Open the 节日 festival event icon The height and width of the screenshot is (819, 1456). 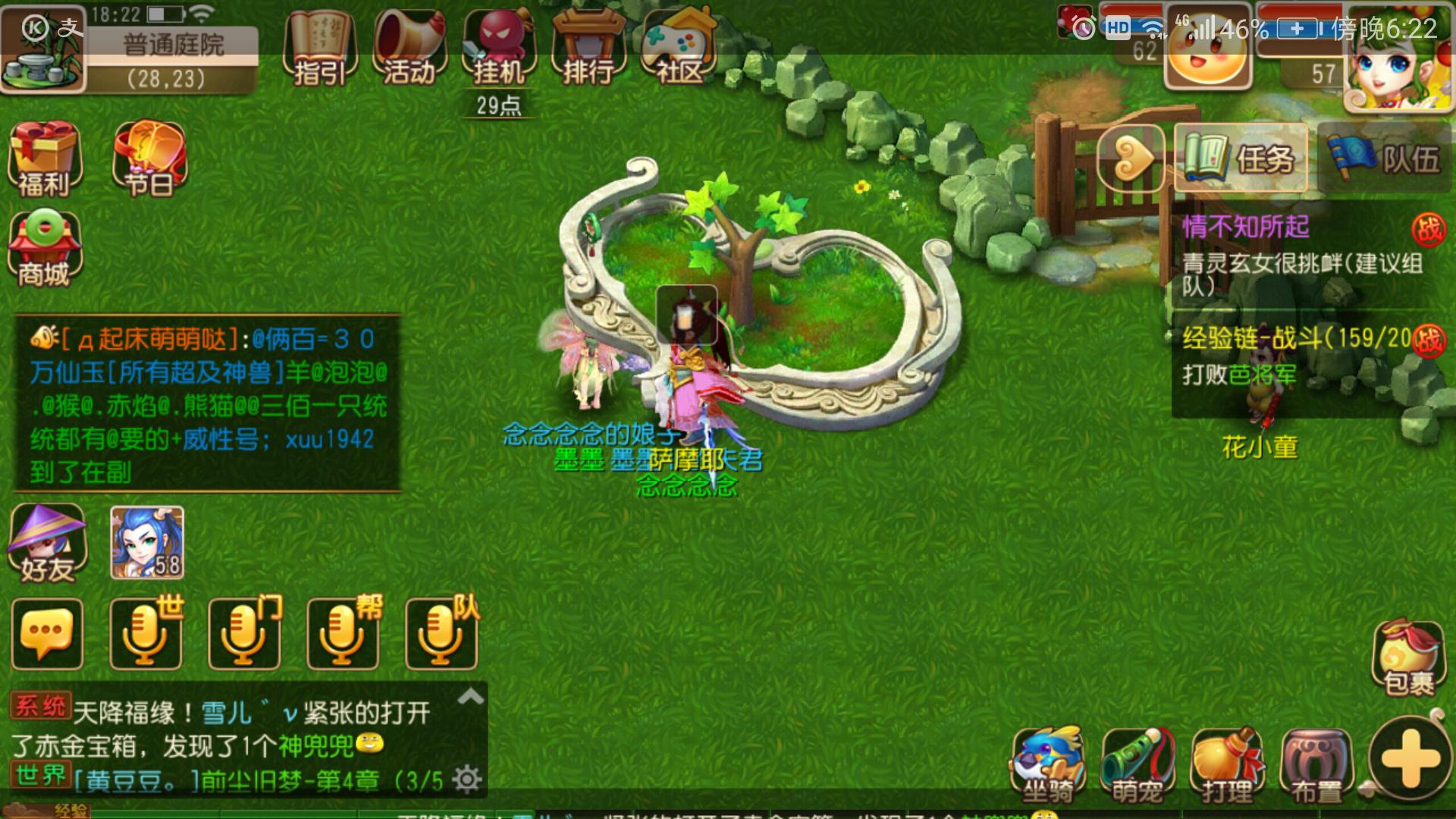click(x=149, y=160)
